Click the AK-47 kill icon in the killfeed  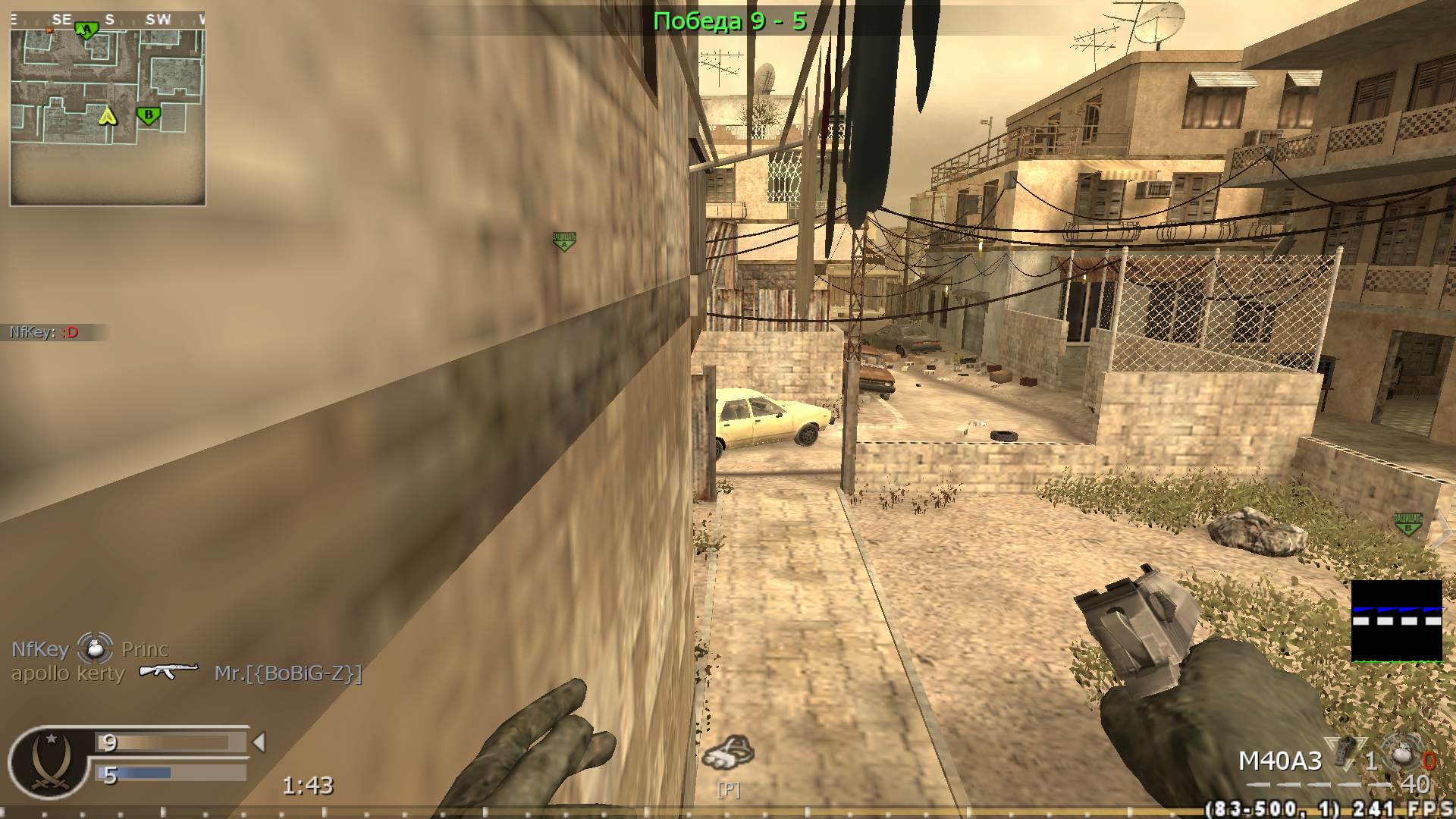(x=168, y=670)
